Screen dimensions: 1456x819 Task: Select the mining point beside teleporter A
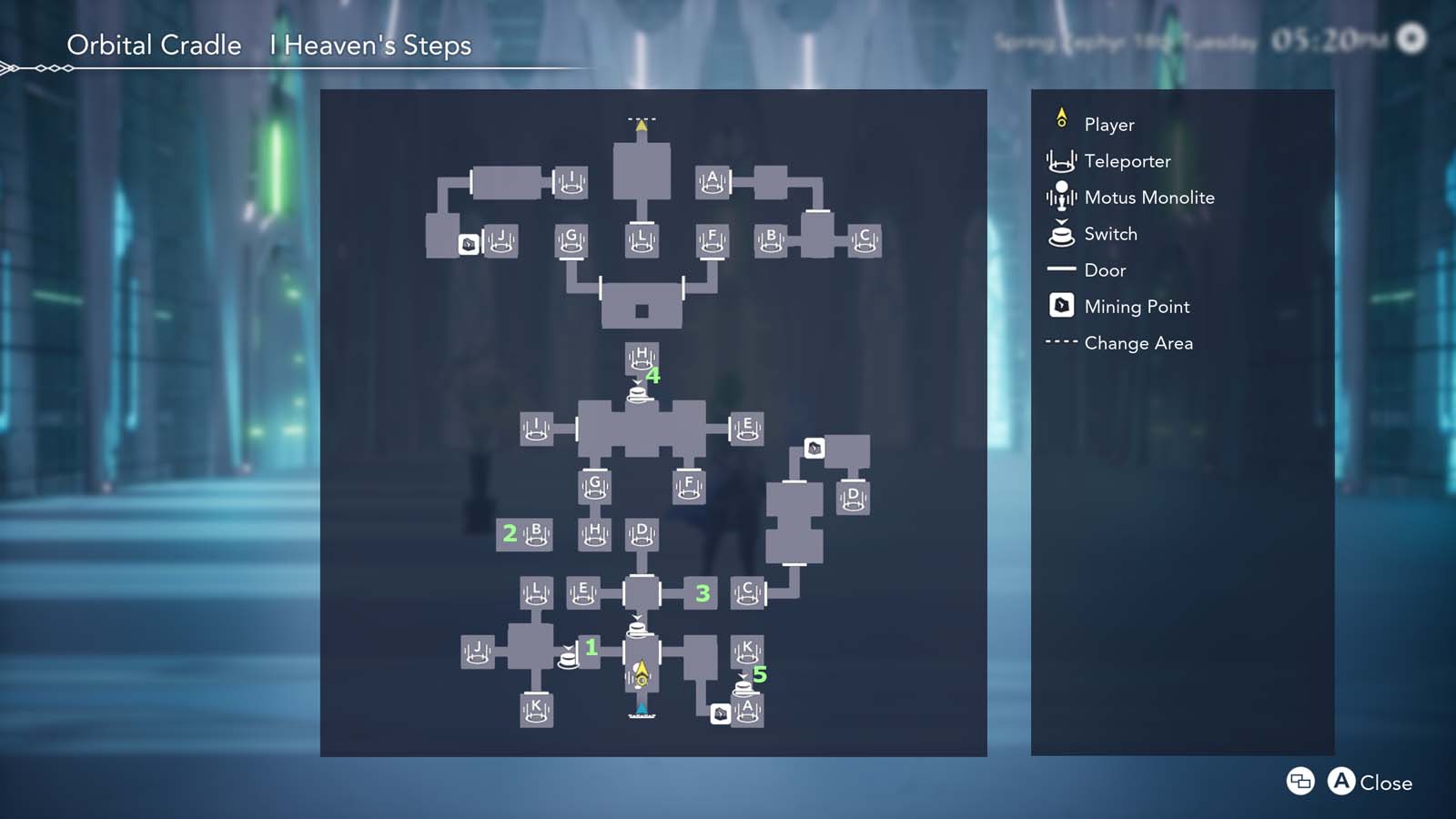point(719,716)
